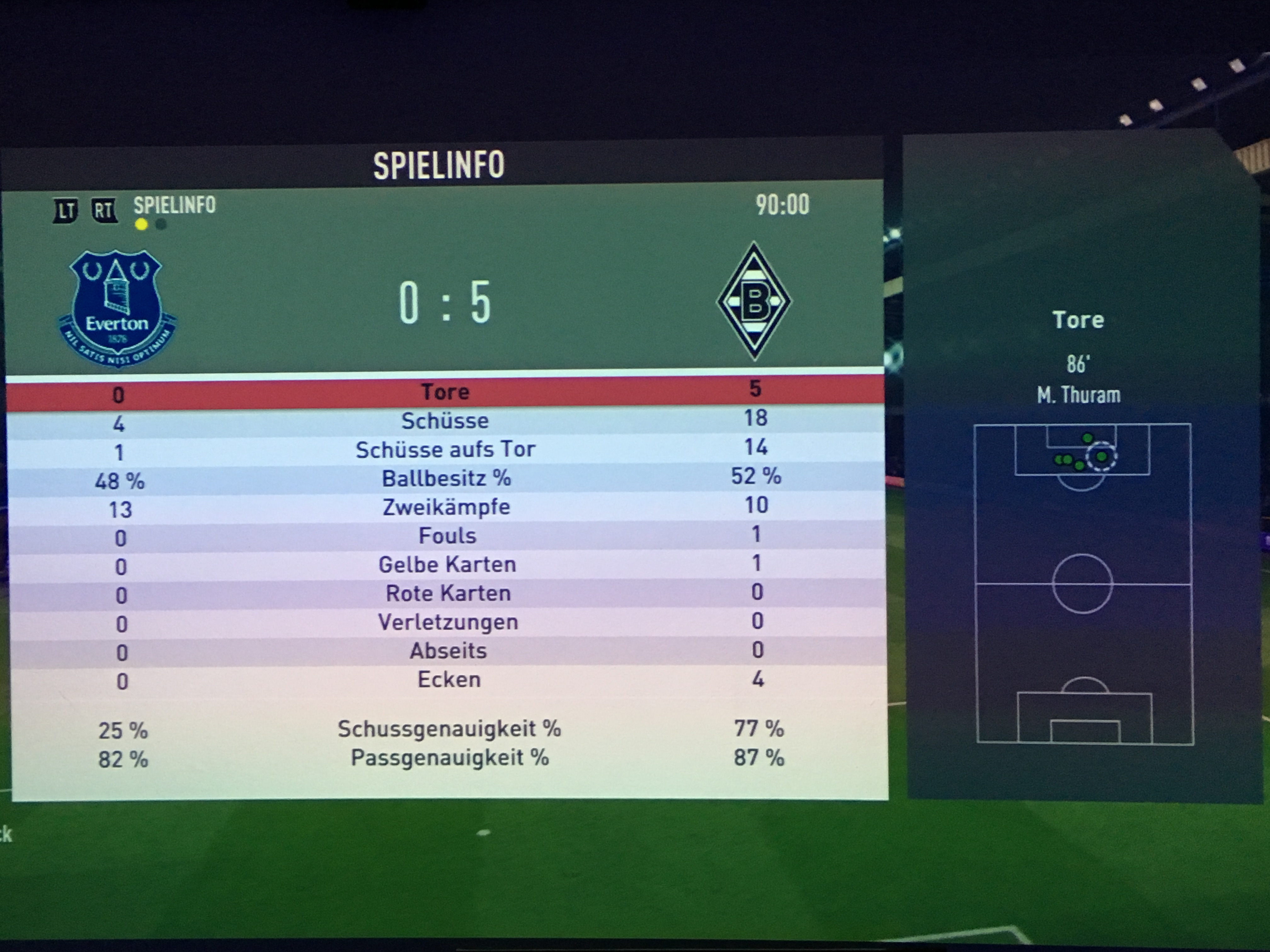The width and height of the screenshot is (1270, 952).
Task: Click the dashed-circle goal marker on pitch map
Action: point(1101,457)
